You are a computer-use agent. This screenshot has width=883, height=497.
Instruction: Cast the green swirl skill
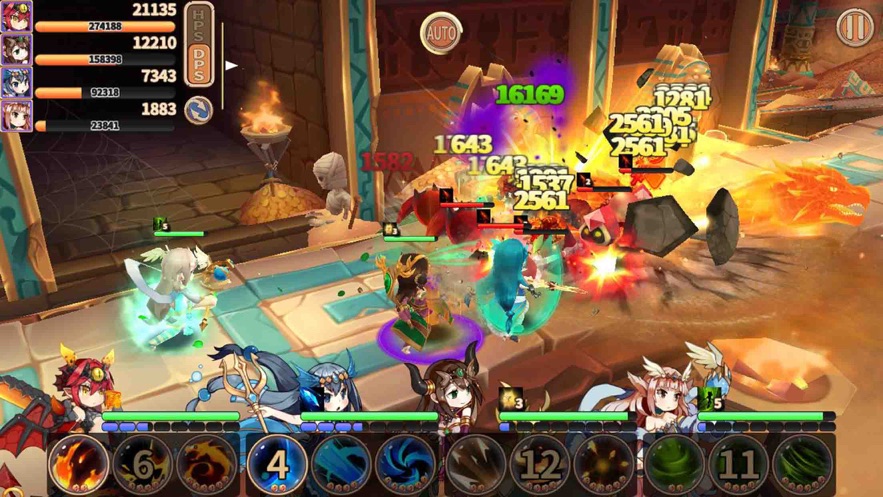673,464
